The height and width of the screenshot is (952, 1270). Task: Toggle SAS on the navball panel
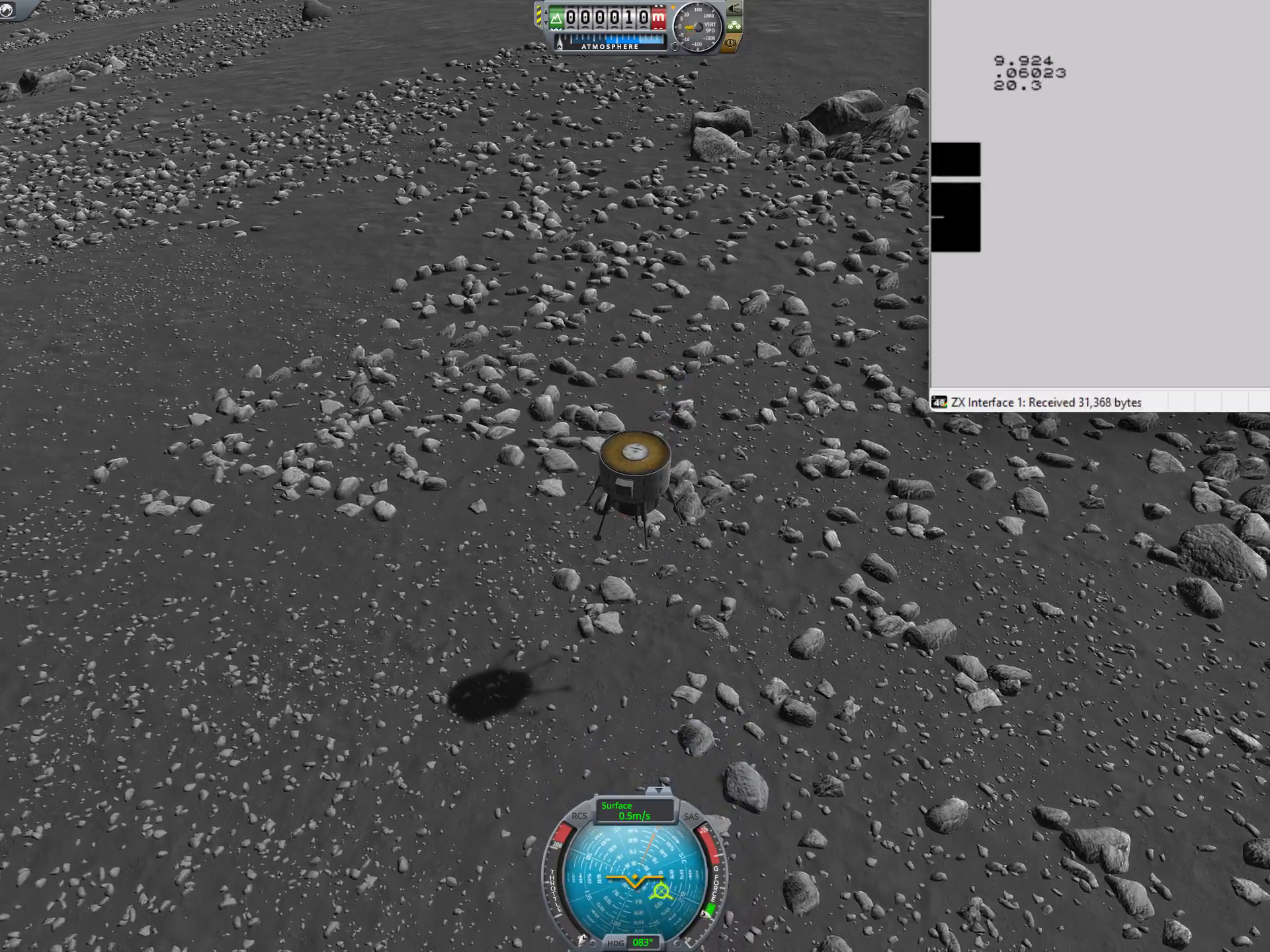click(x=691, y=816)
